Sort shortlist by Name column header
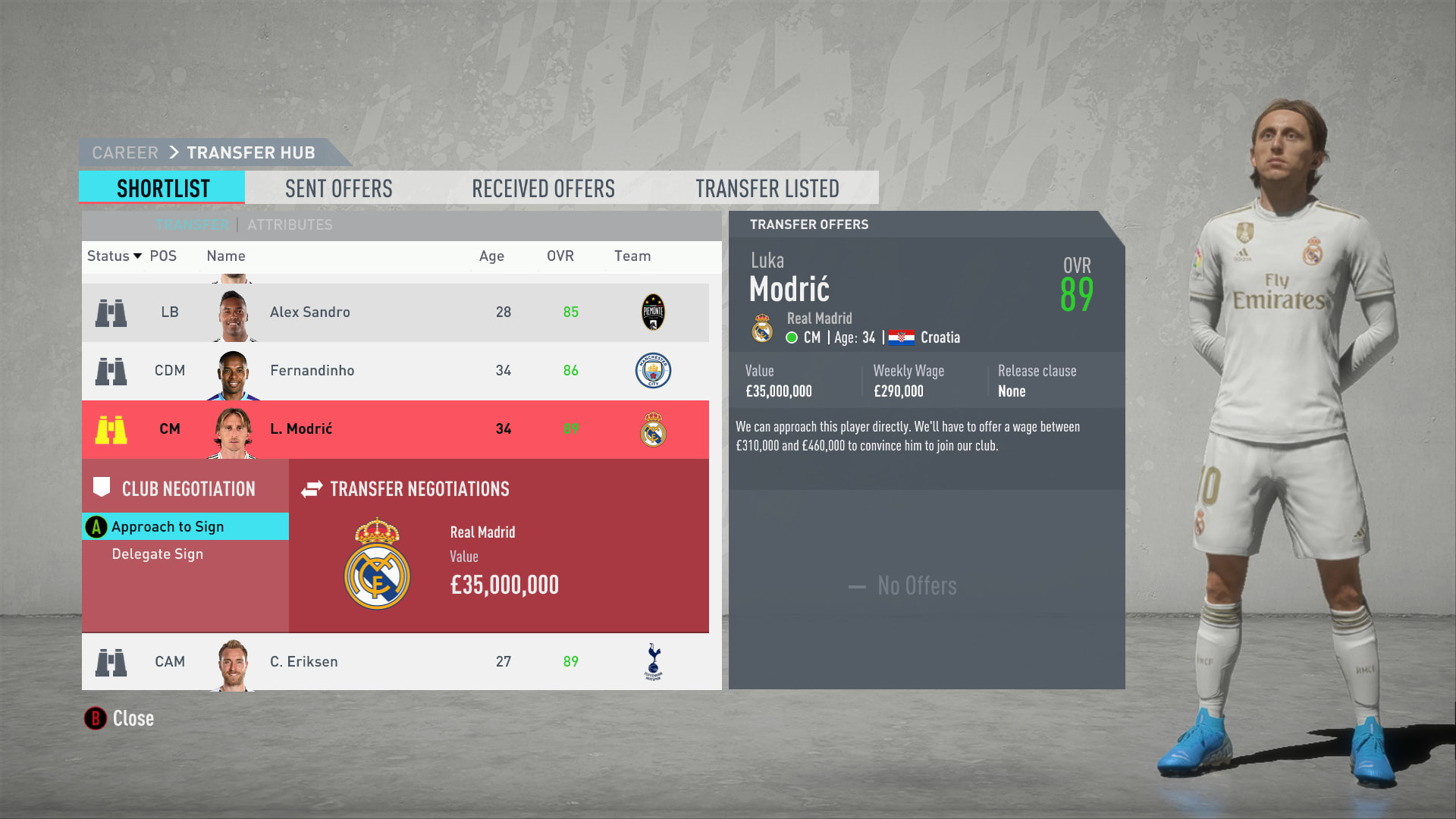1456x819 pixels. coord(226,256)
